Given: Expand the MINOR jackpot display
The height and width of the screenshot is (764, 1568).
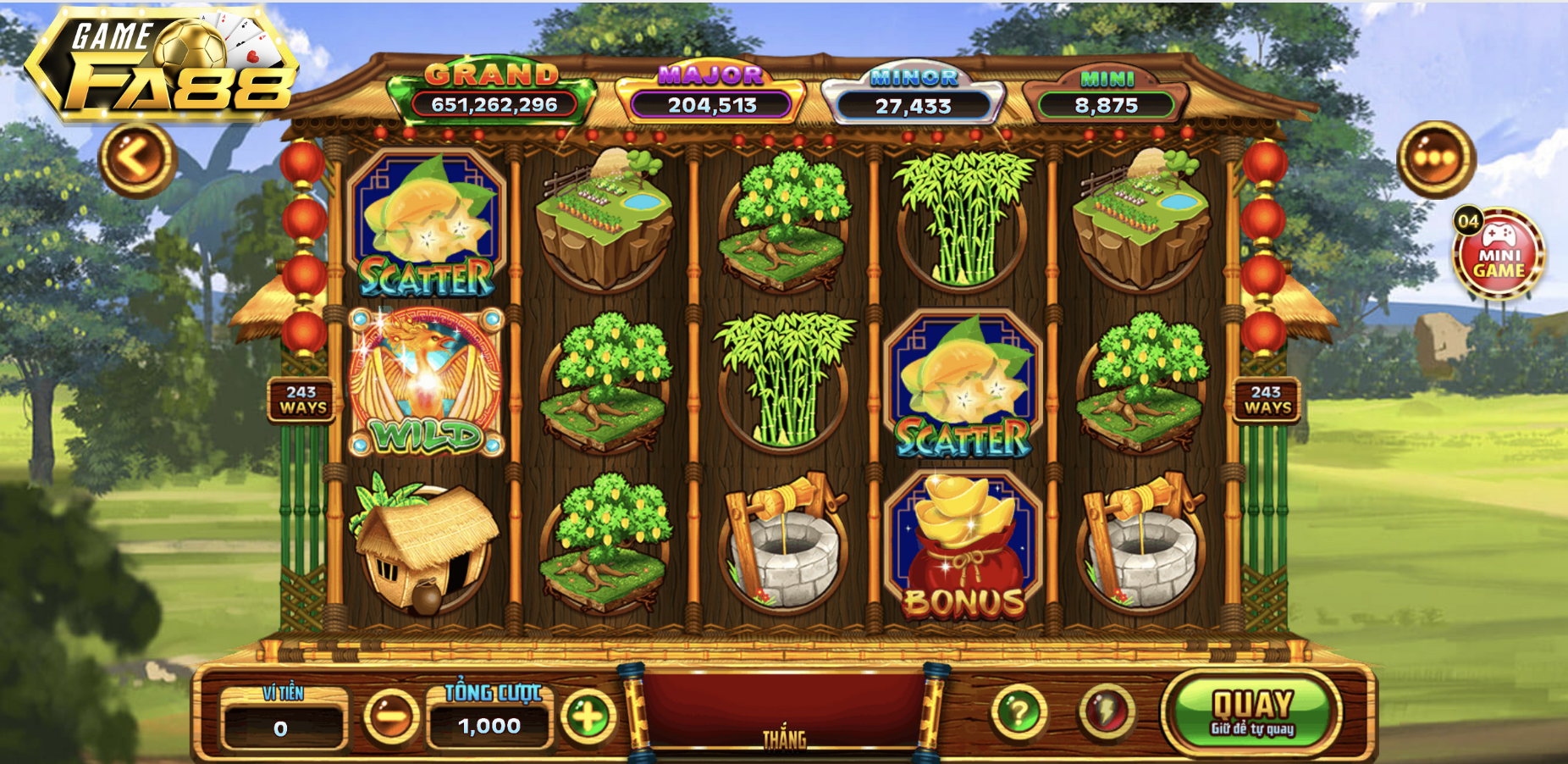Looking at the screenshot, I should point(914,89).
